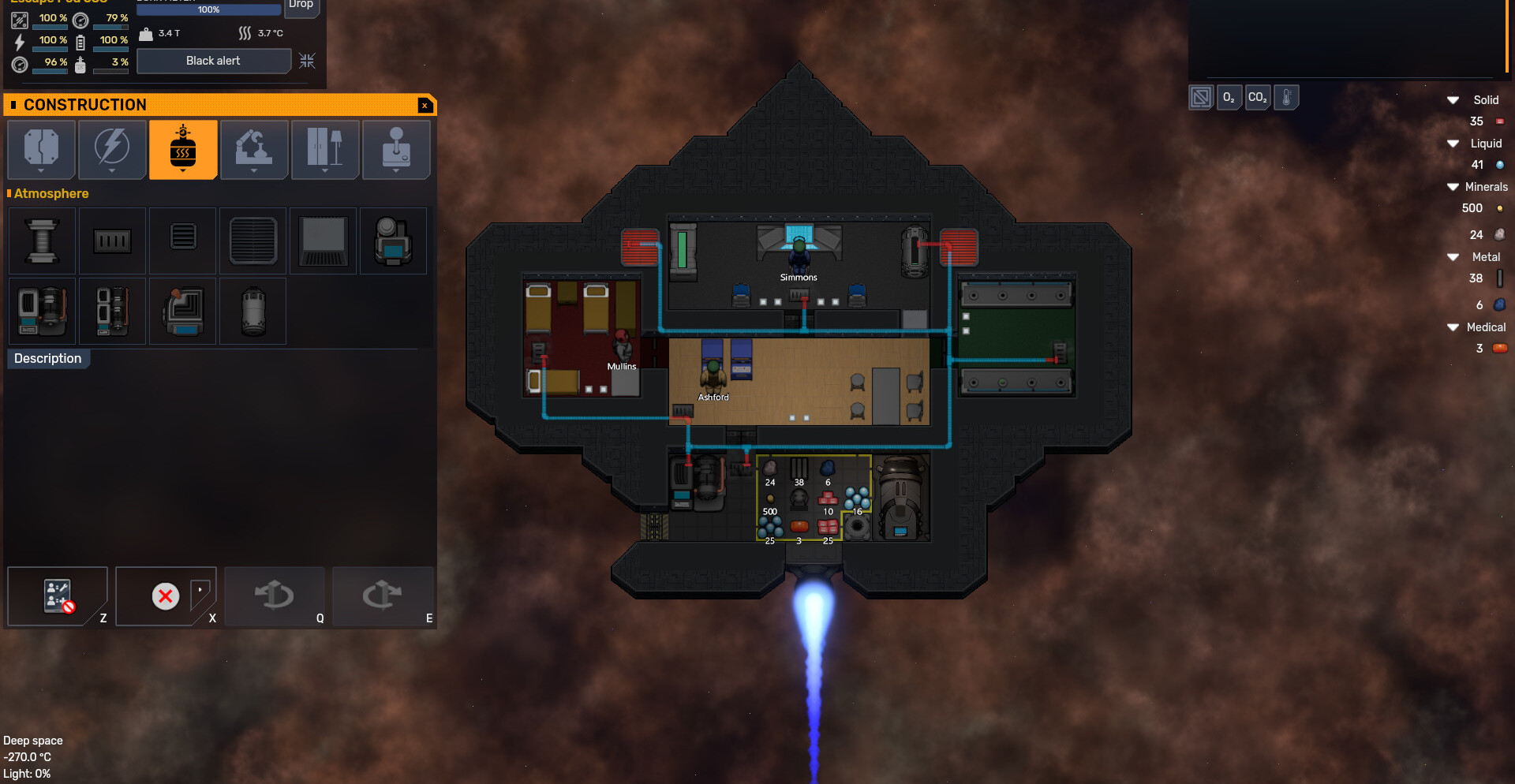Toggle the CO2 overlay view

pos(1257,98)
